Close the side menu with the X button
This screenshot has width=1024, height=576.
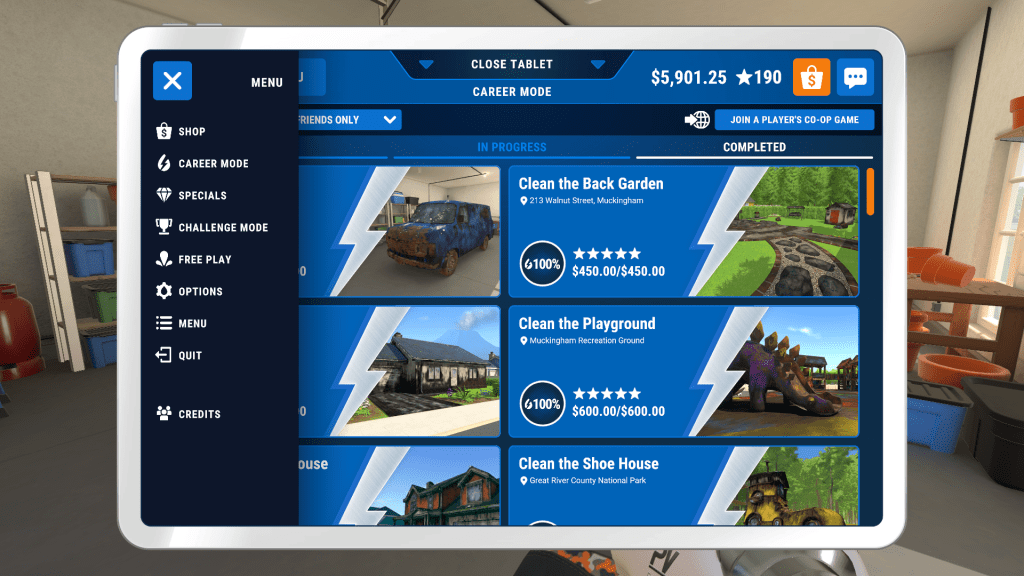(x=172, y=81)
